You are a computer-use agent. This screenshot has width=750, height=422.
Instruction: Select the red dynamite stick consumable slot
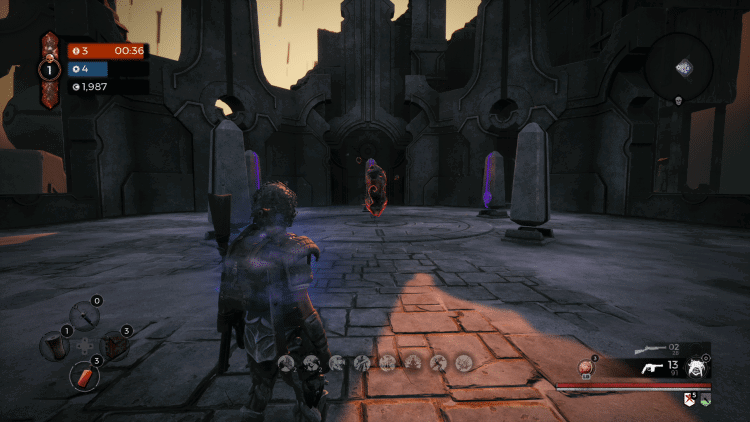coord(84,376)
